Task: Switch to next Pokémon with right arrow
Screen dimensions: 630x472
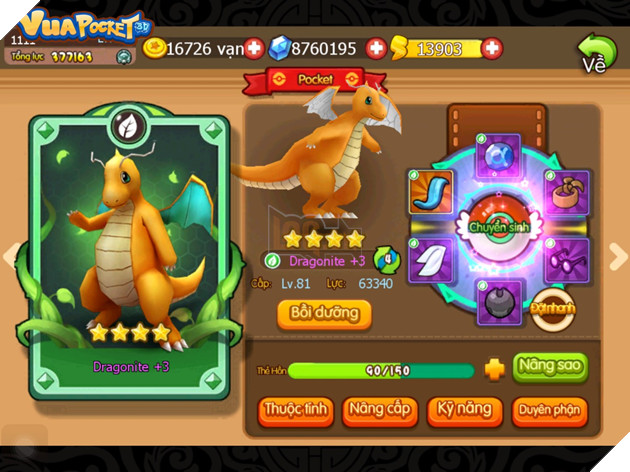Action: pos(617,257)
